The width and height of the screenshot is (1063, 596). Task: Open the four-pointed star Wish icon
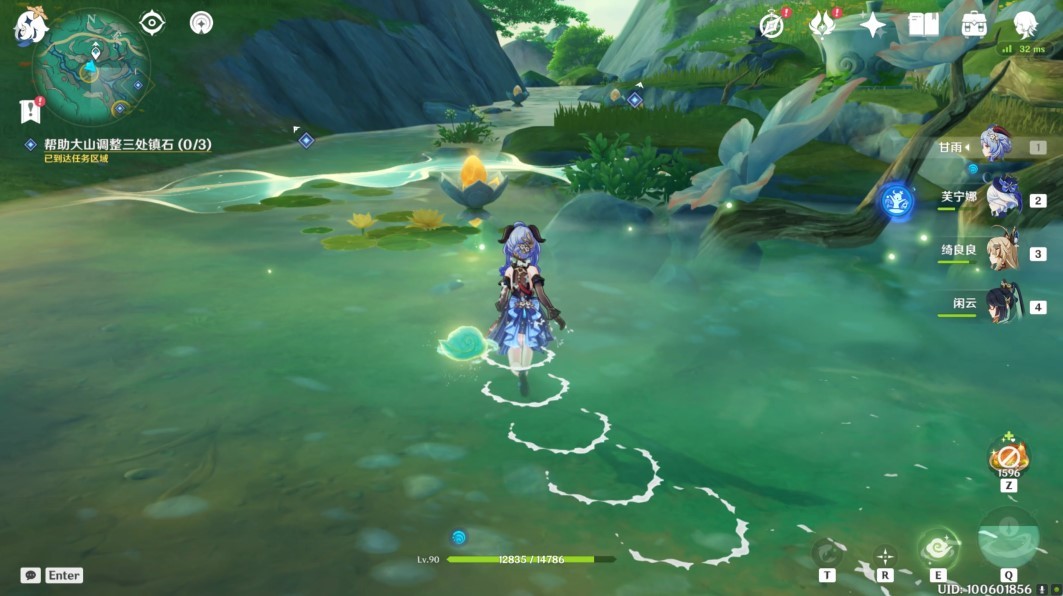pyautogui.click(x=873, y=25)
